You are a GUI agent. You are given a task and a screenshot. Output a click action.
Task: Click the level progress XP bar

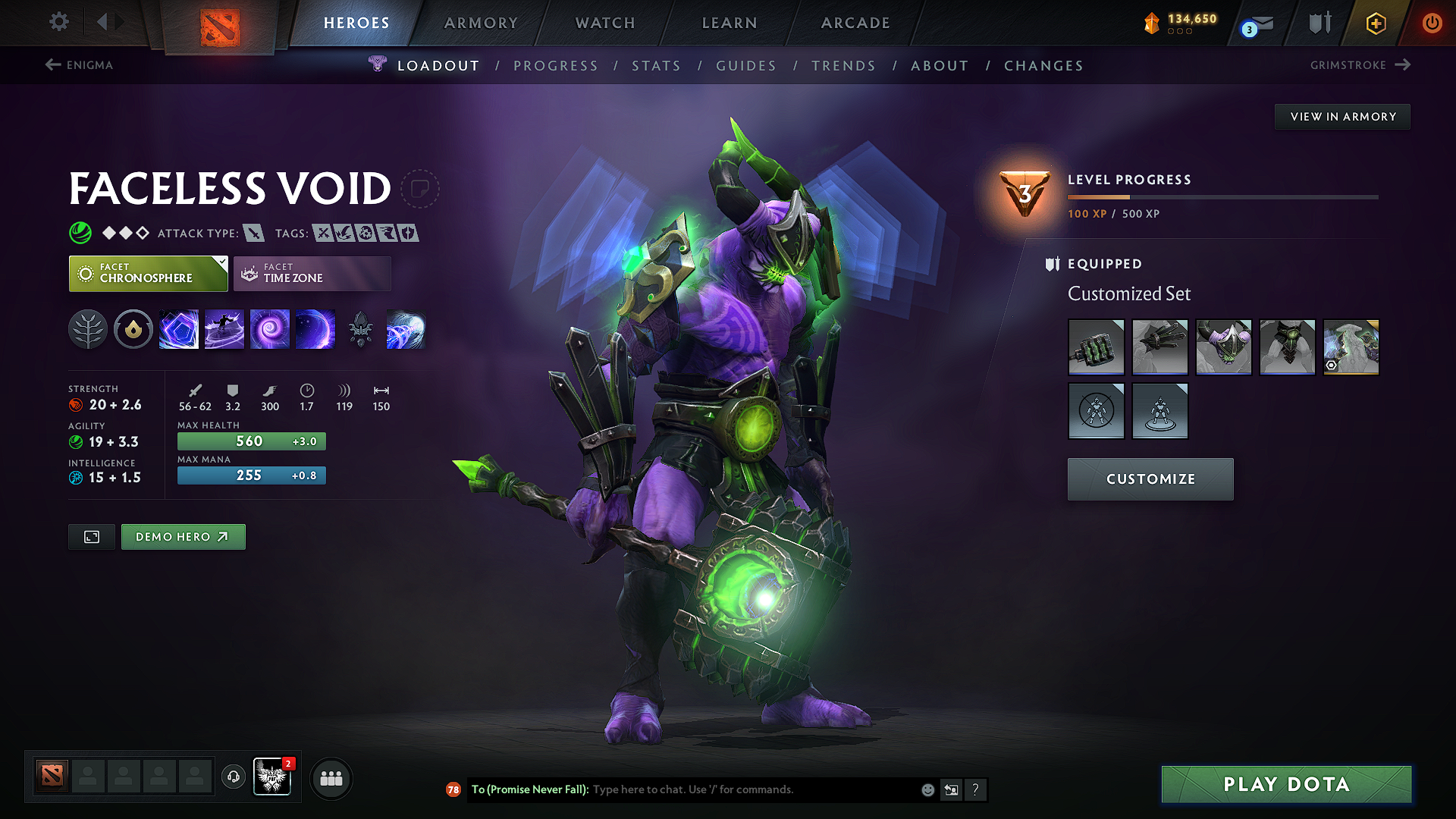click(x=1222, y=196)
